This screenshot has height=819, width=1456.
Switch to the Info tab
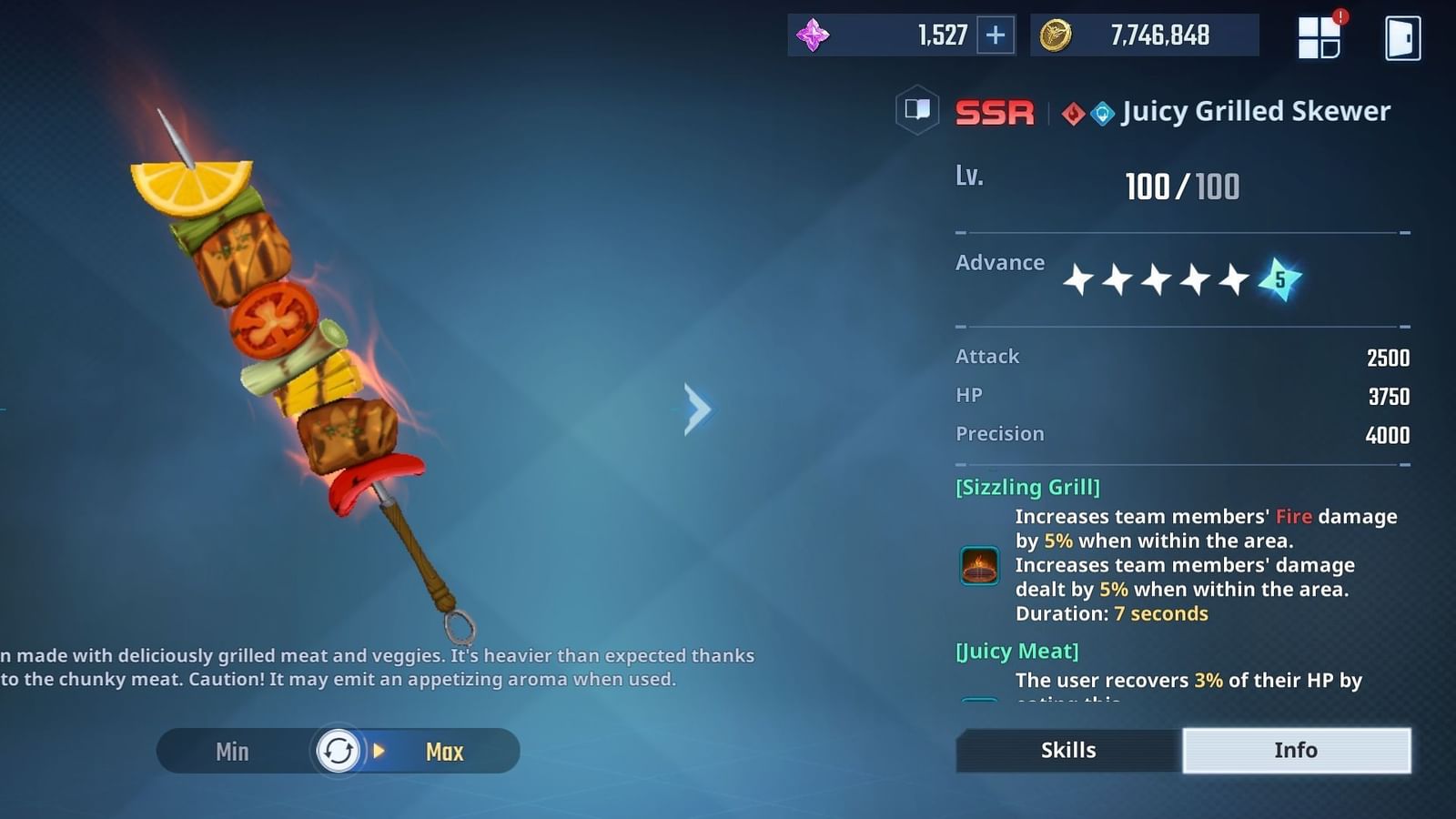pos(1296,750)
